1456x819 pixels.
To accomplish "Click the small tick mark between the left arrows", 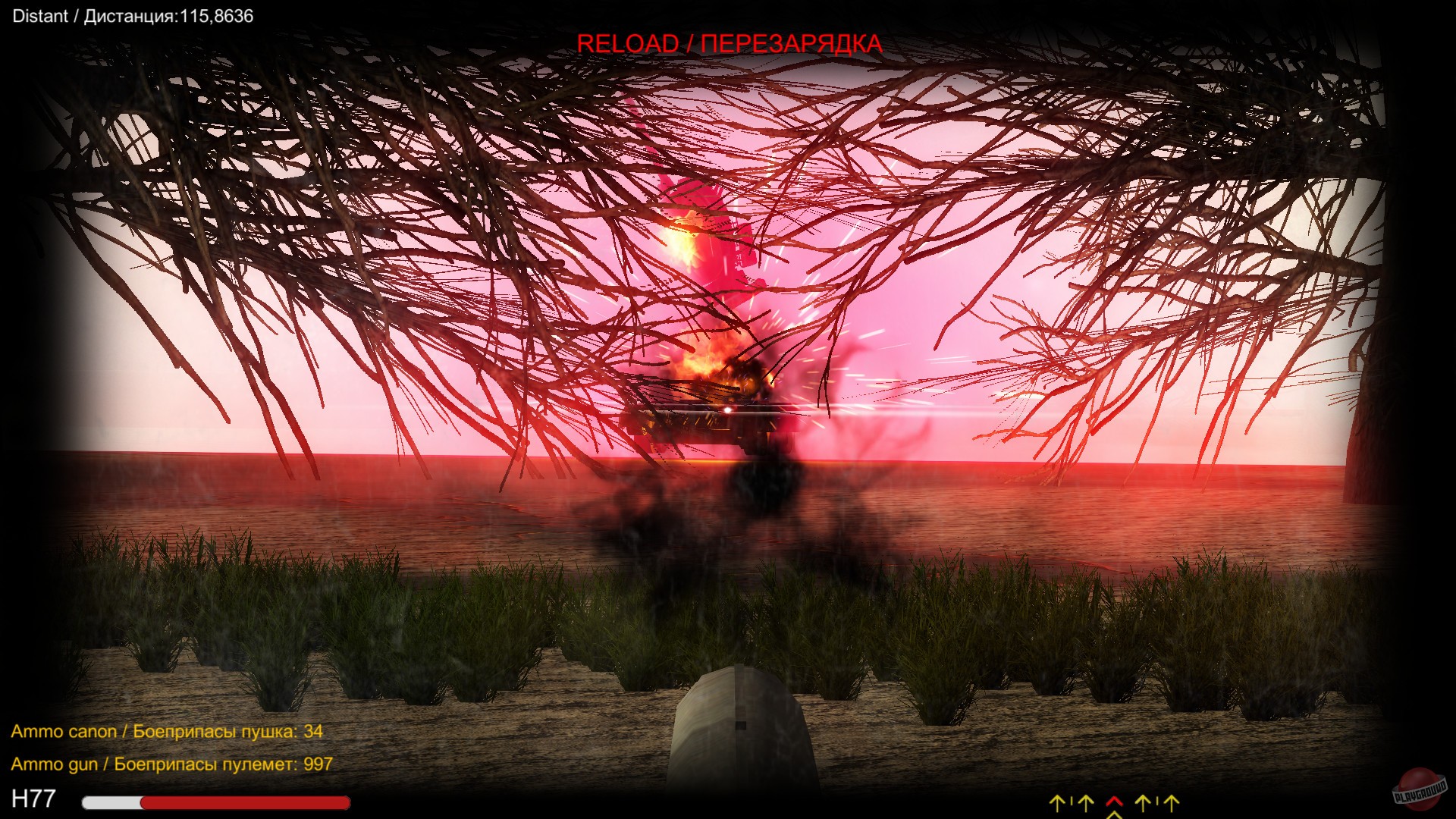I will [1072, 801].
